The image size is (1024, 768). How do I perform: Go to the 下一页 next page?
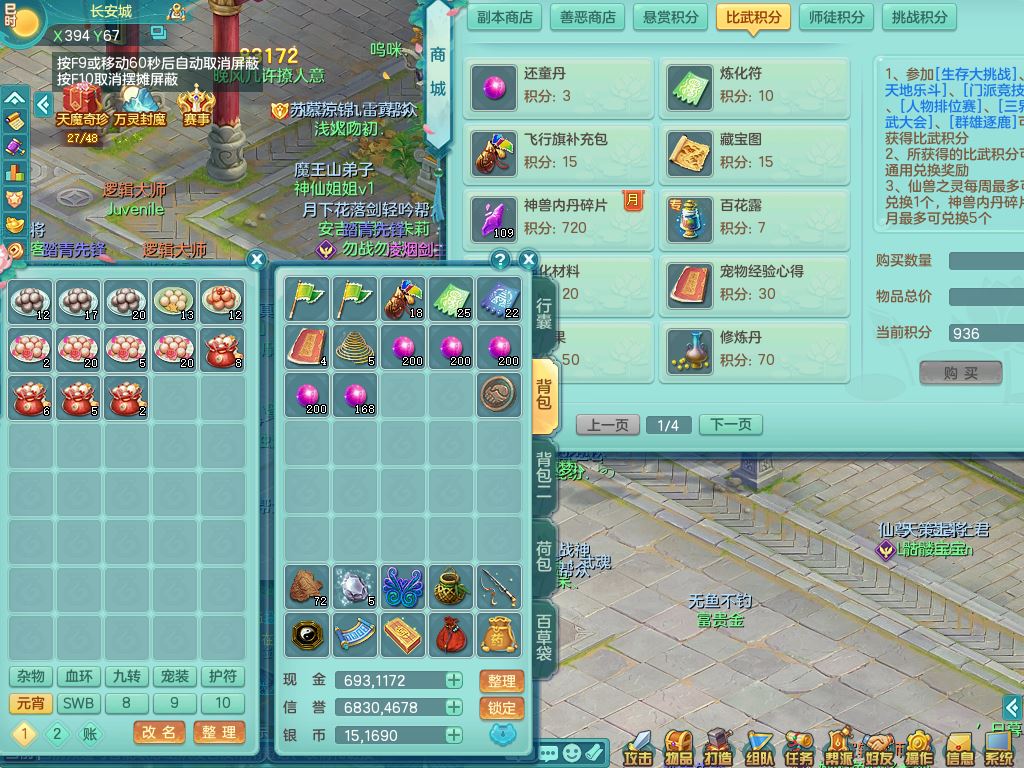pyautogui.click(x=730, y=425)
